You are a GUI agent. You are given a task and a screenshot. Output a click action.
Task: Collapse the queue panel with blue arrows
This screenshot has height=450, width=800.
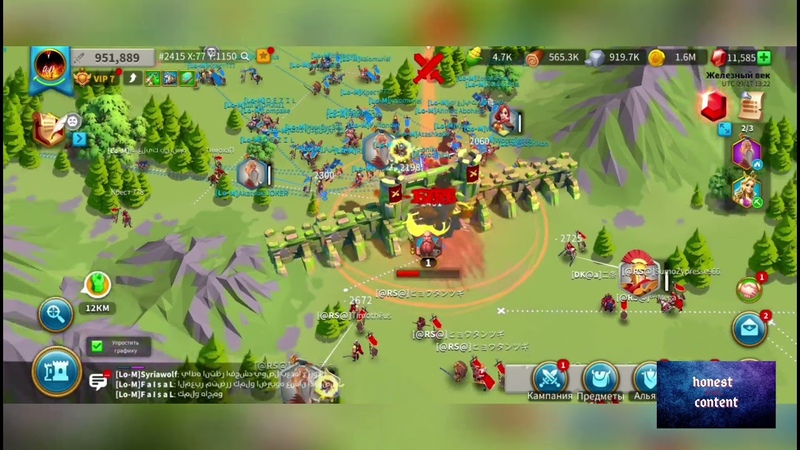[x=723, y=129]
